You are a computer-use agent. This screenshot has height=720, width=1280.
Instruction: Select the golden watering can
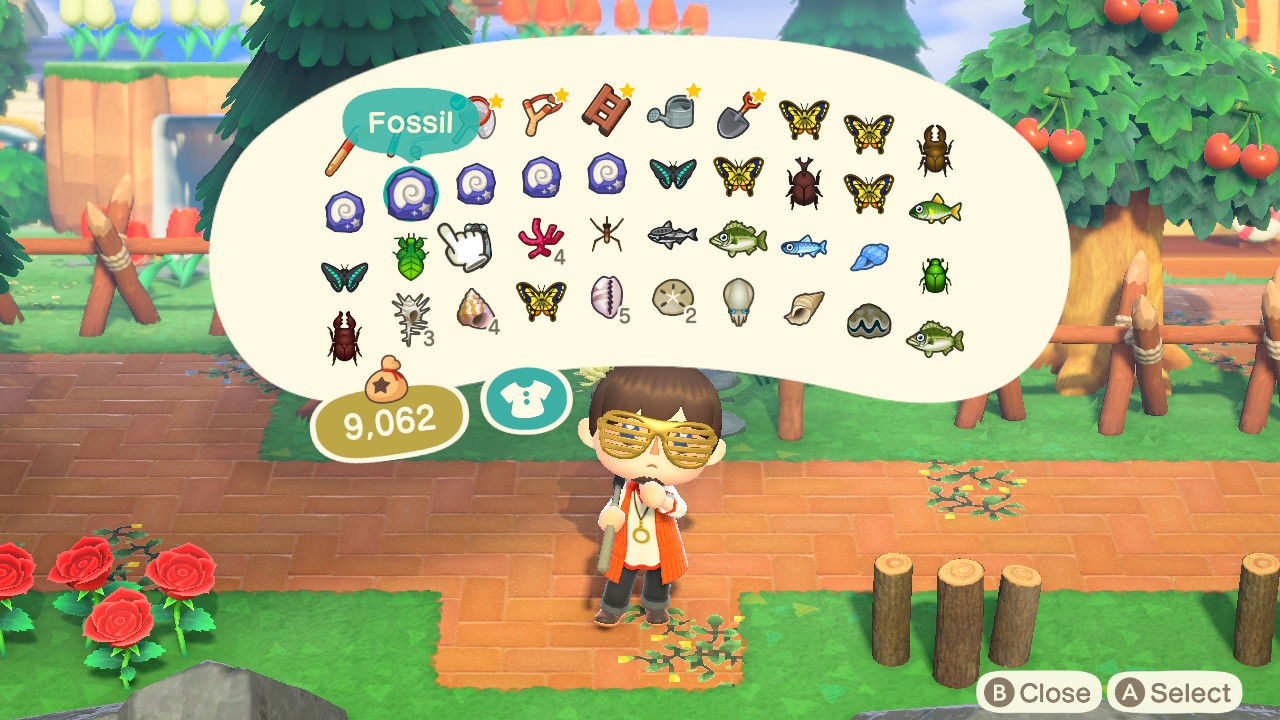click(672, 110)
